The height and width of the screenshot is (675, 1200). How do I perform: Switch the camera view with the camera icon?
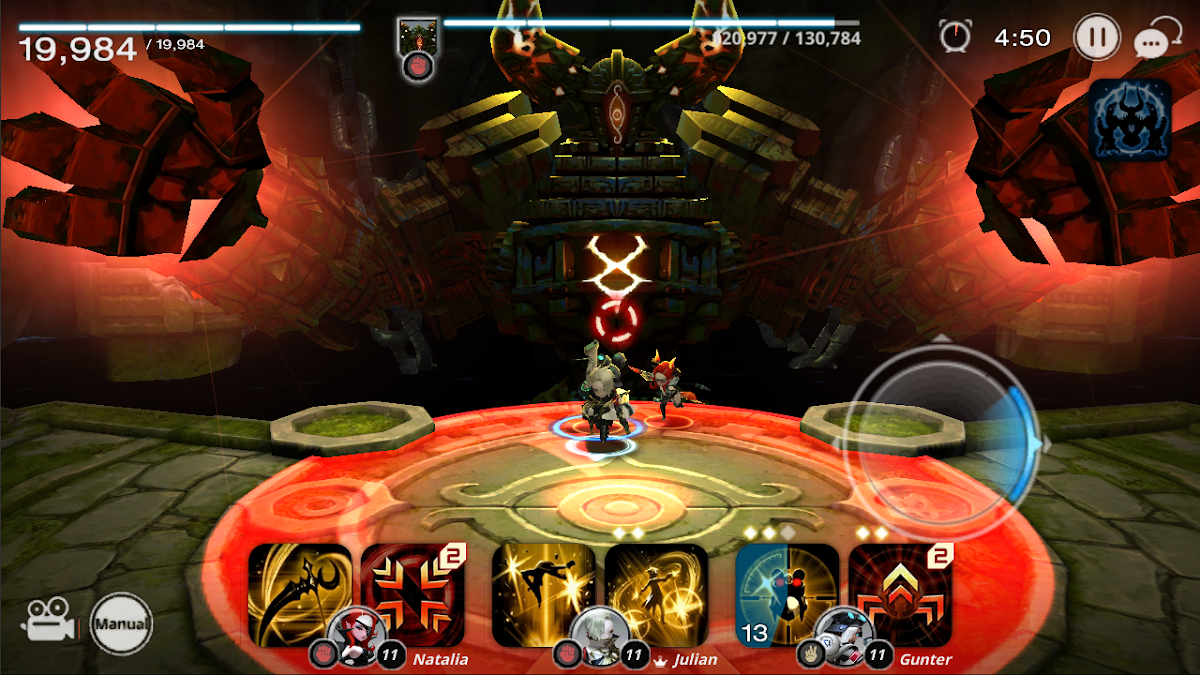(46, 620)
